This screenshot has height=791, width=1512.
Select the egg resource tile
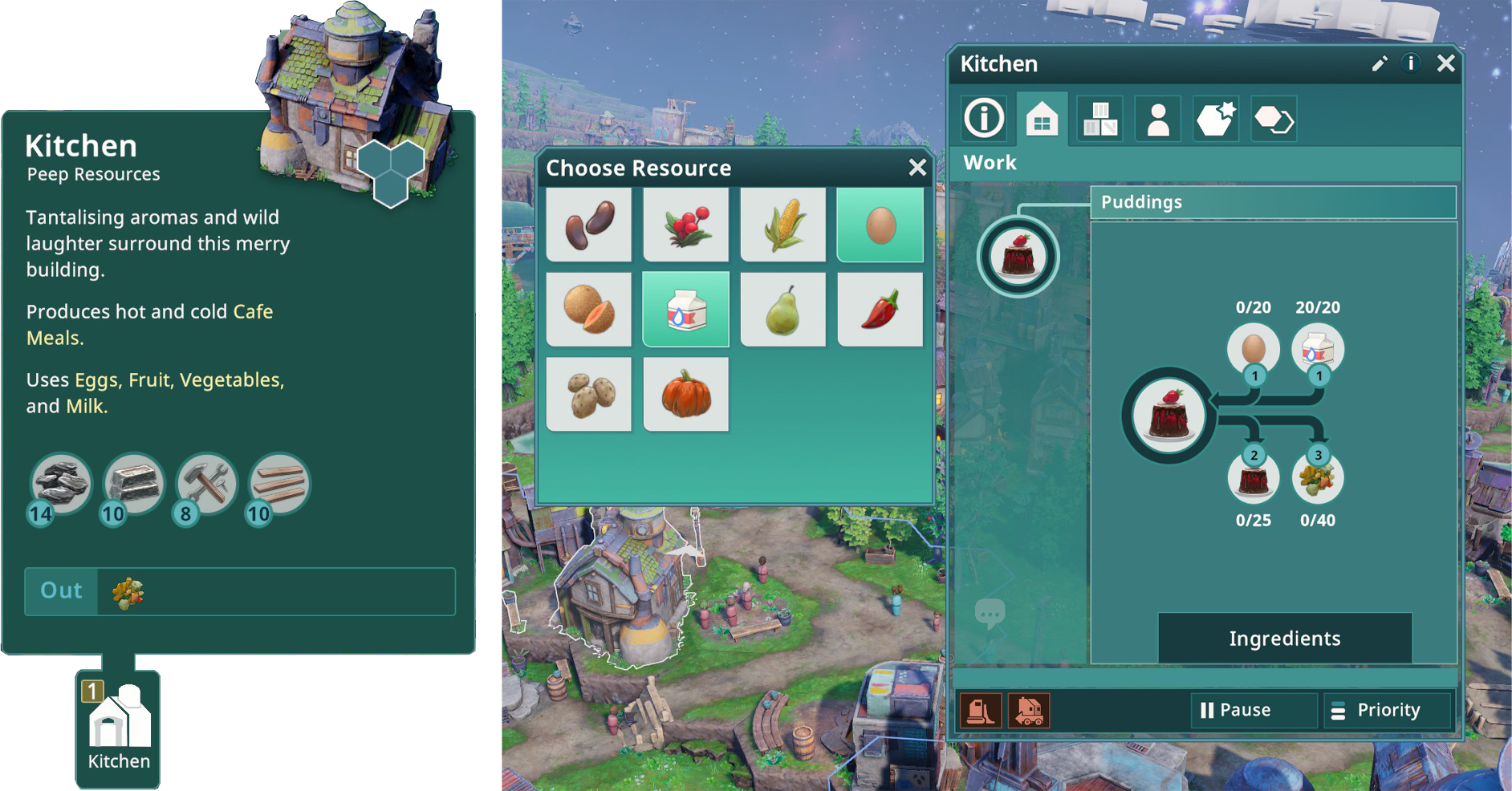pyautogui.click(x=880, y=225)
